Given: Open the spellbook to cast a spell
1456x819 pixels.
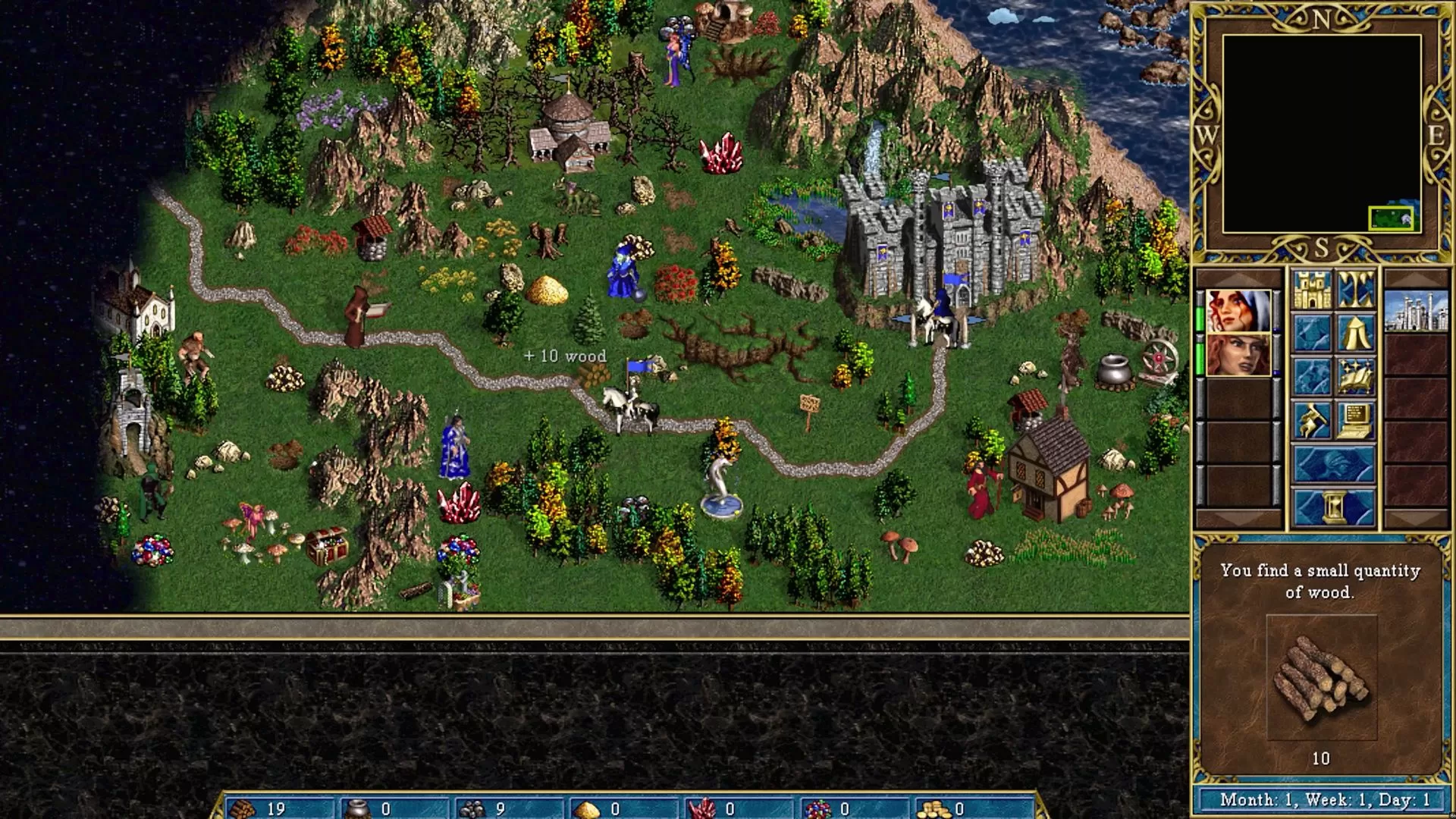Looking at the screenshot, I should (x=1356, y=376).
